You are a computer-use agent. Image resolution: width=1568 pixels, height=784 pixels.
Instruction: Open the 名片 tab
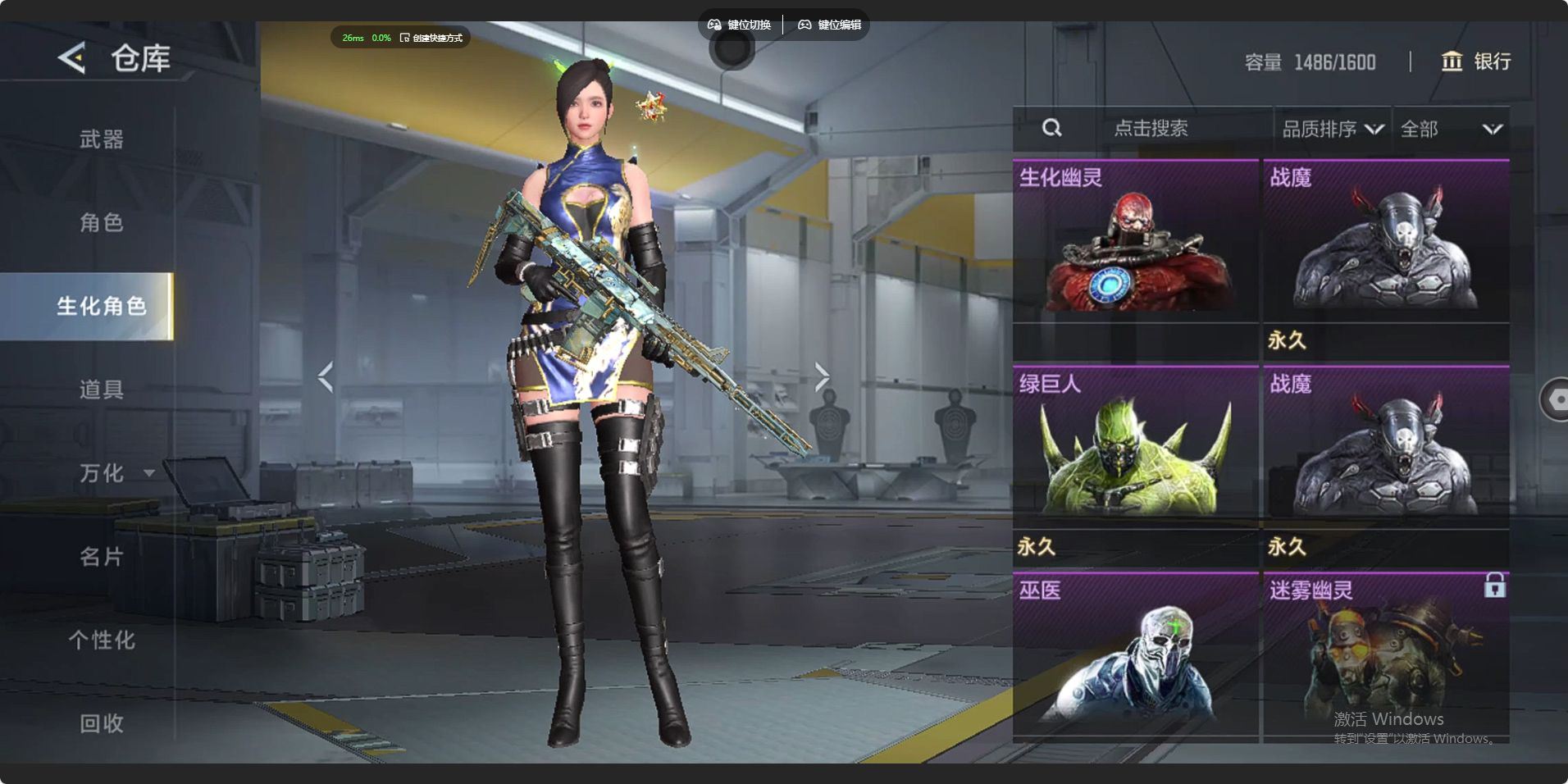[x=101, y=557]
